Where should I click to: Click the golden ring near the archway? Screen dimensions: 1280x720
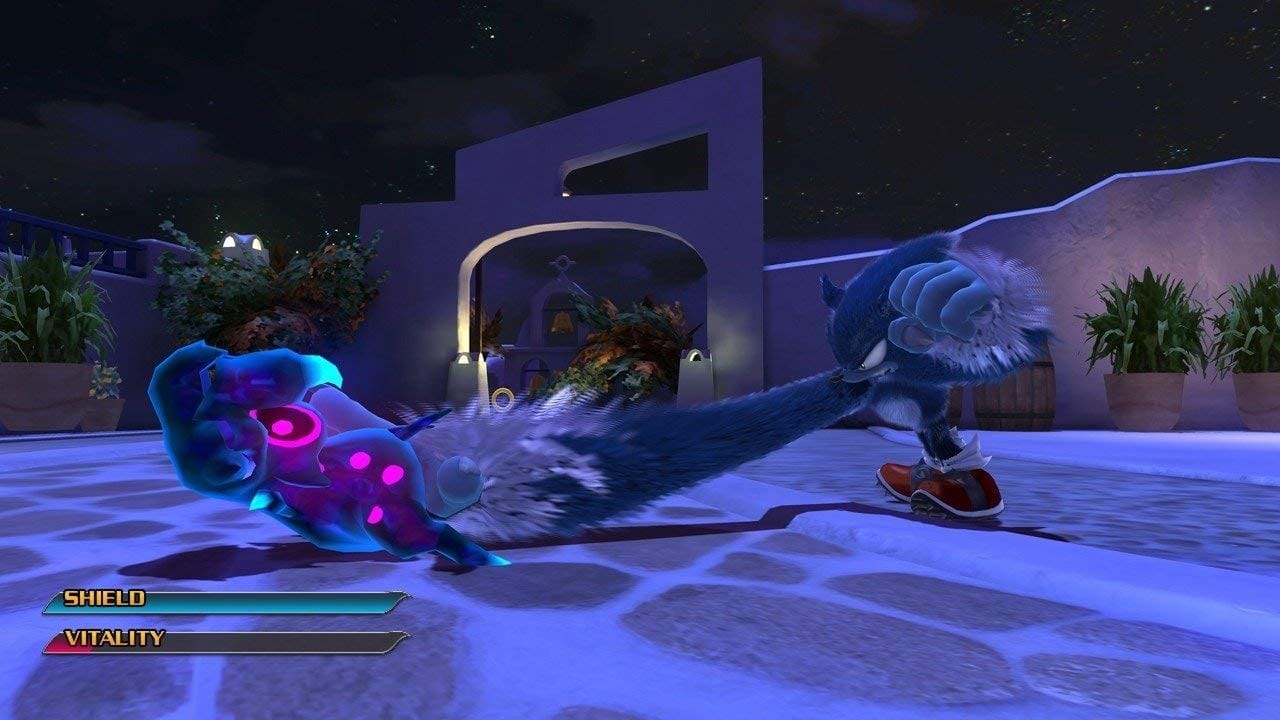(501, 399)
